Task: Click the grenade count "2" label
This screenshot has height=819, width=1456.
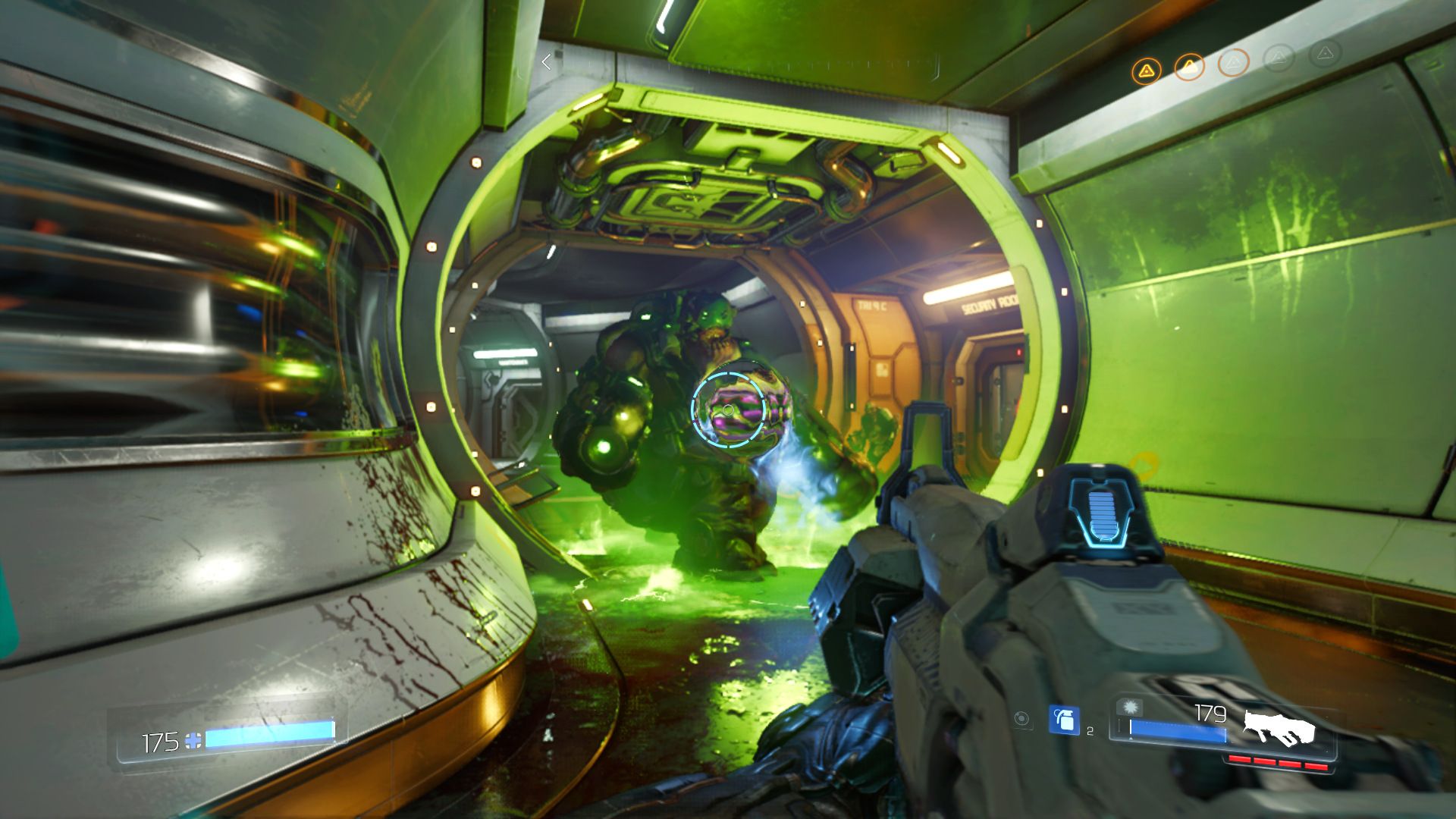Action: click(x=1090, y=729)
